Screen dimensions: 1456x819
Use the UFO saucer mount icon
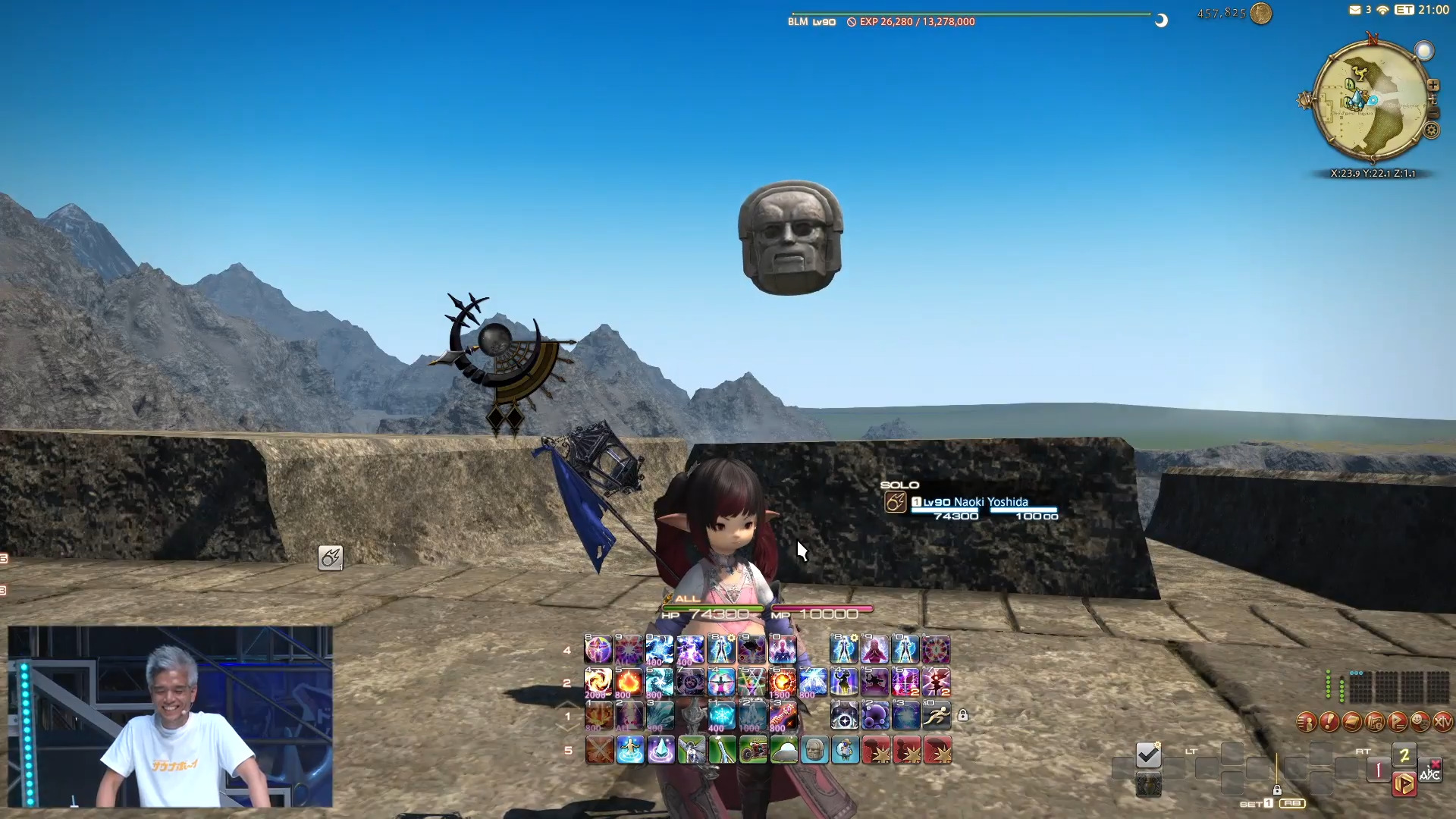point(783,751)
